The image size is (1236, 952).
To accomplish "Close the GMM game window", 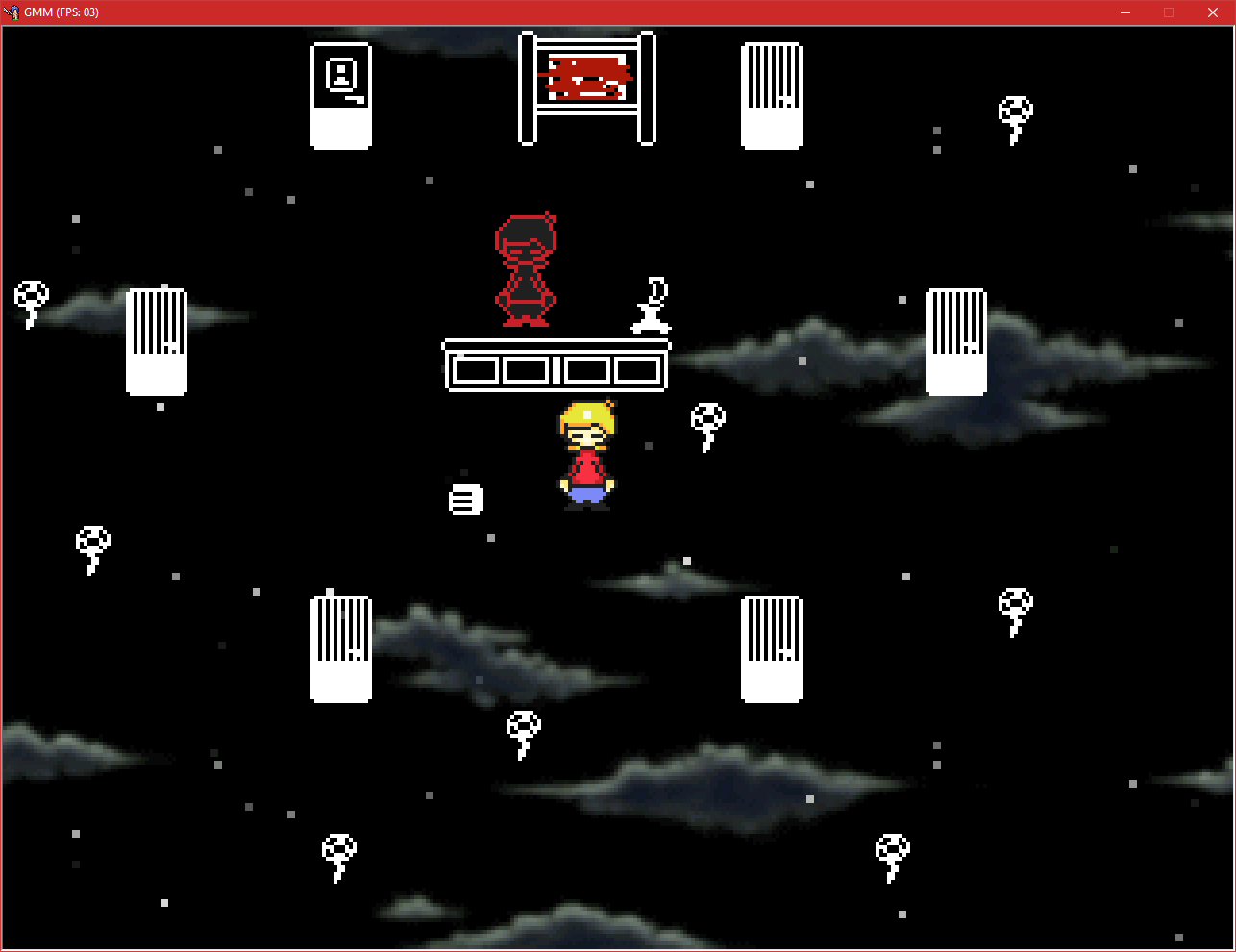I will 1213,12.
